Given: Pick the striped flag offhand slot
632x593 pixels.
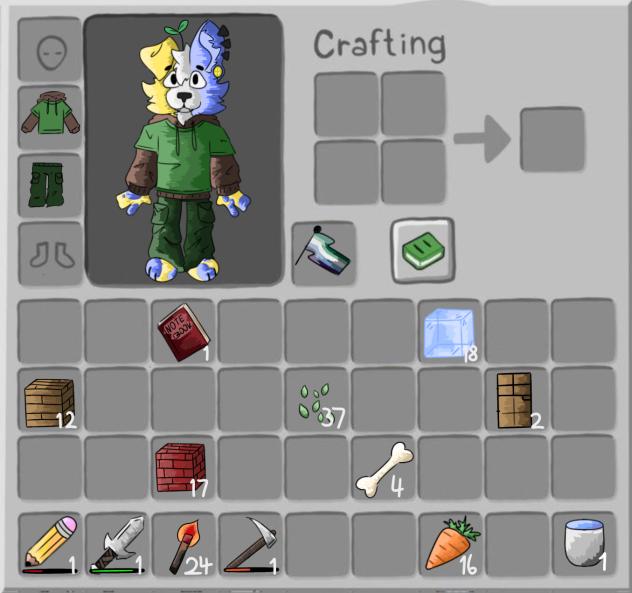Looking at the screenshot, I should click(x=323, y=253).
